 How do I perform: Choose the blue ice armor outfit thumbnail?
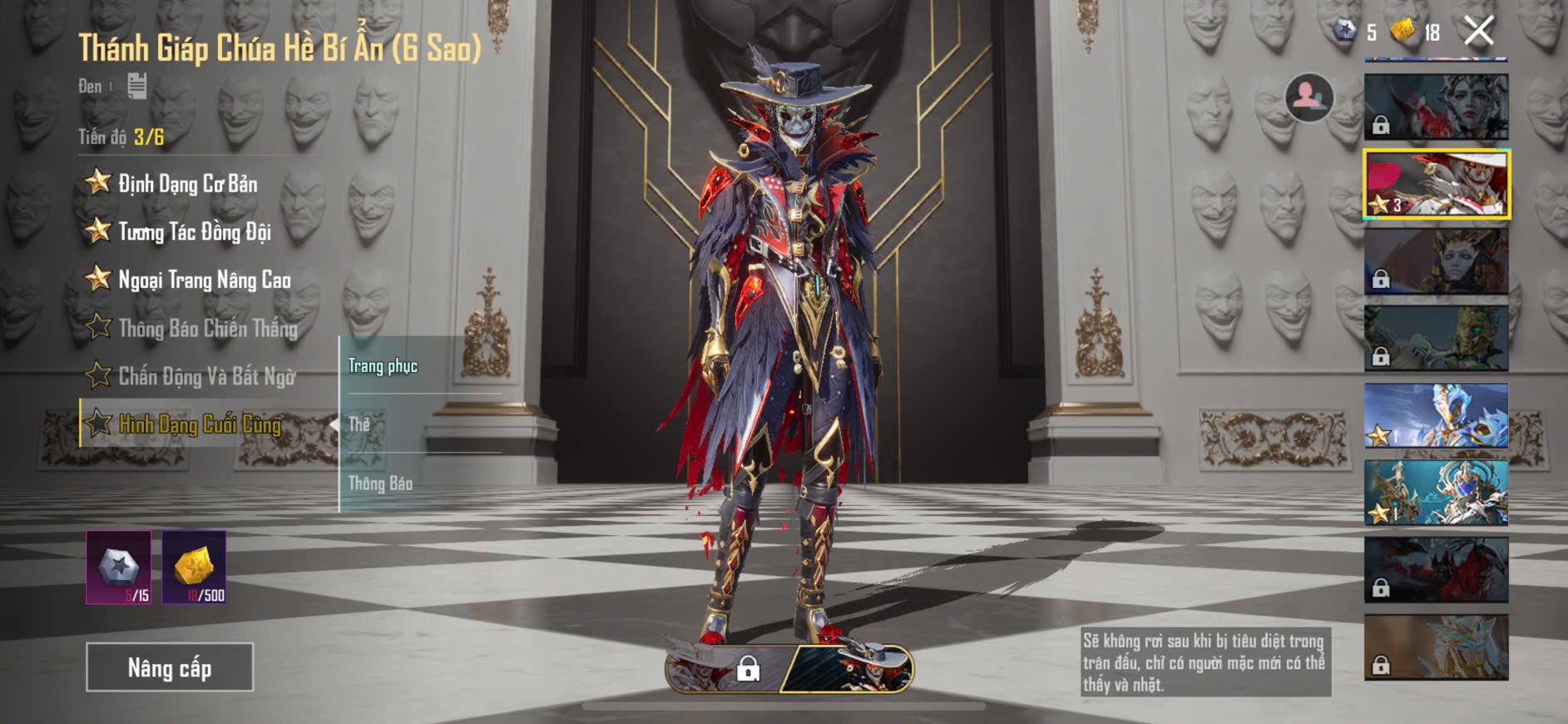(1436, 415)
